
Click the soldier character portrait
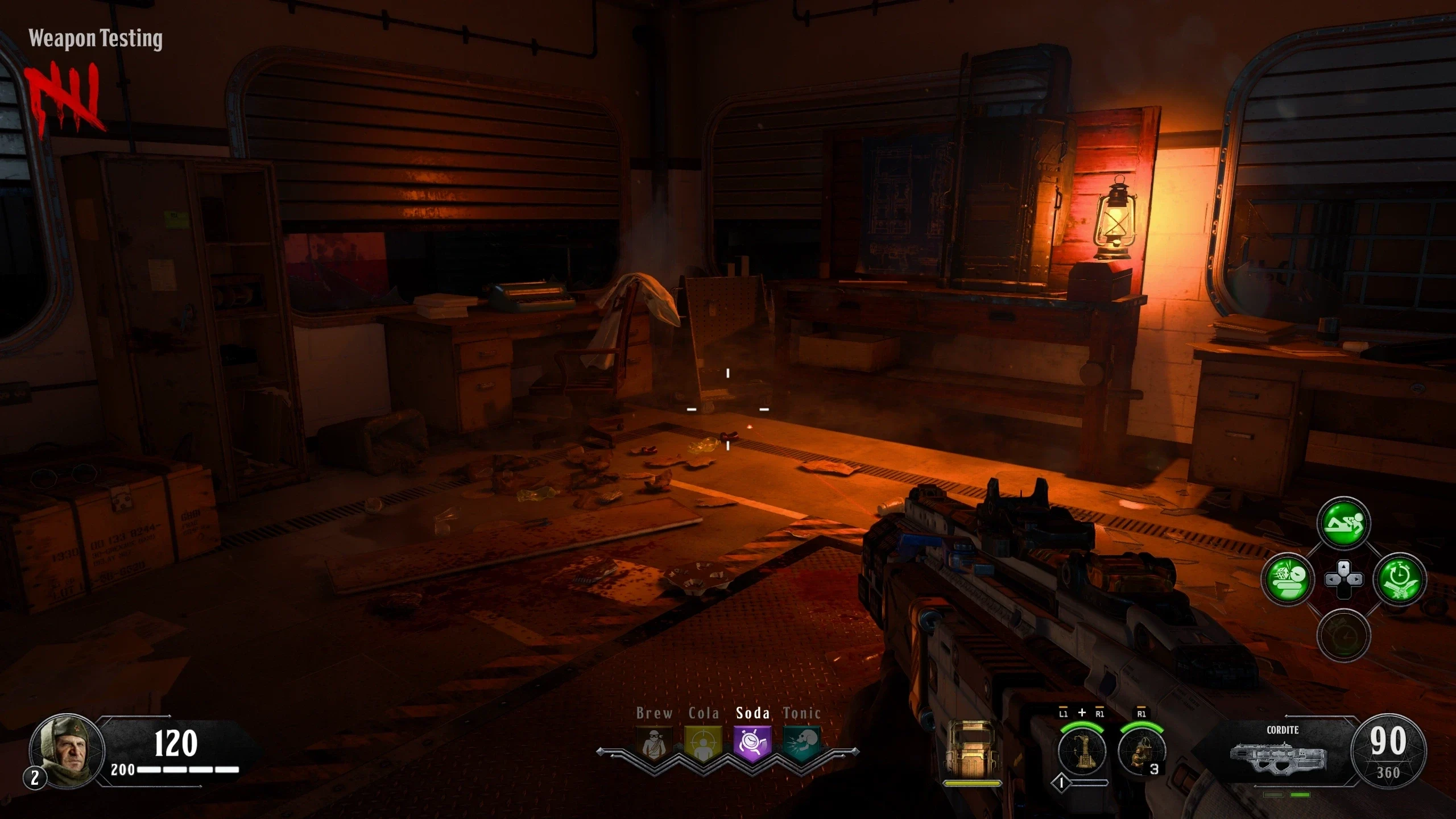coord(67,750)
